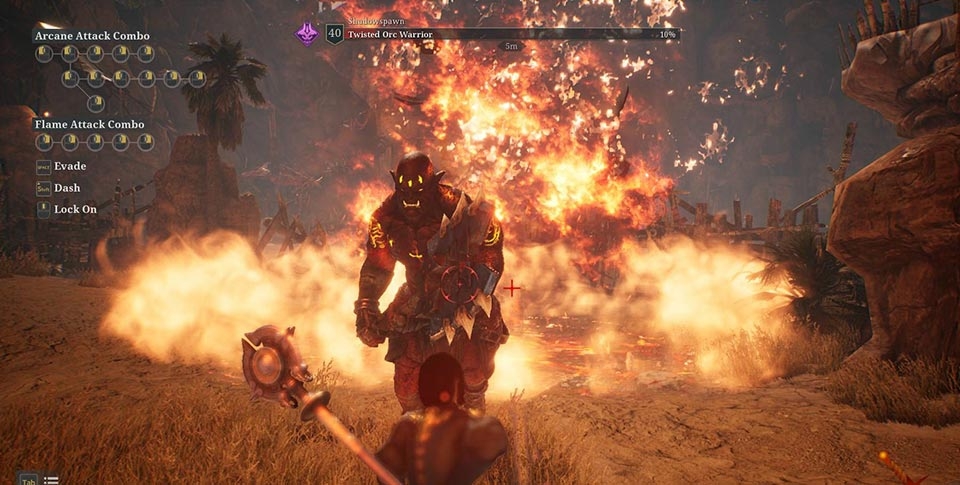960x485 pixels.
Task: Click the purple Shadowspawn faction icon
Action: (305, 33)
